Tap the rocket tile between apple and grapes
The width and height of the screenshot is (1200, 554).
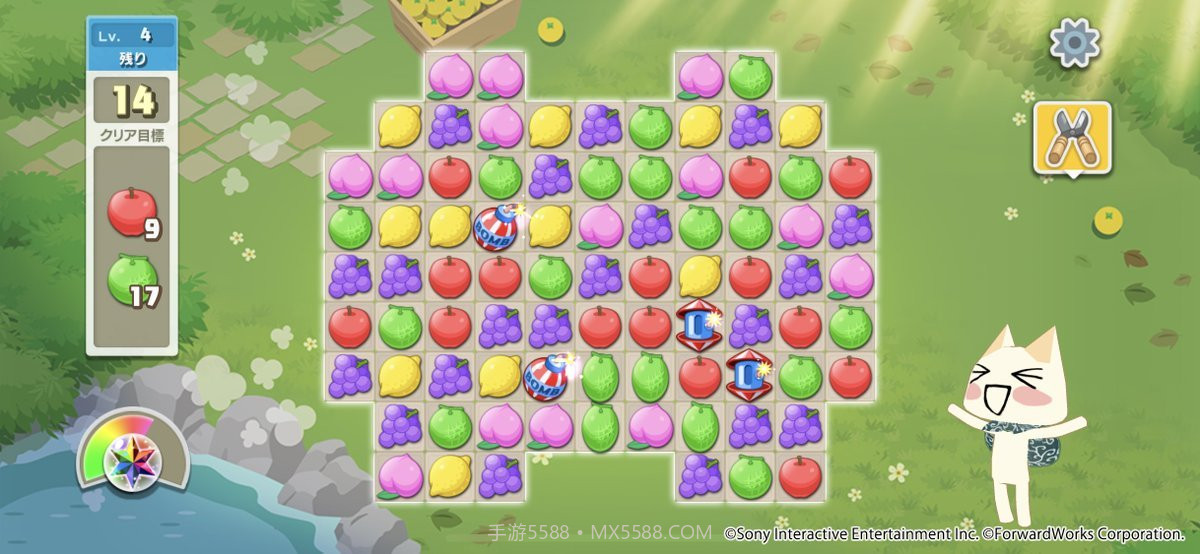(699, 326)
